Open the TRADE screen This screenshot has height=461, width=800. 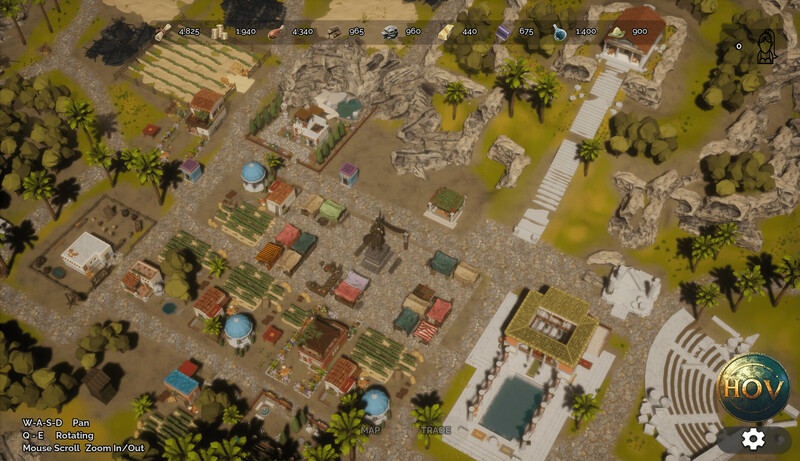[x=435, y=430]
